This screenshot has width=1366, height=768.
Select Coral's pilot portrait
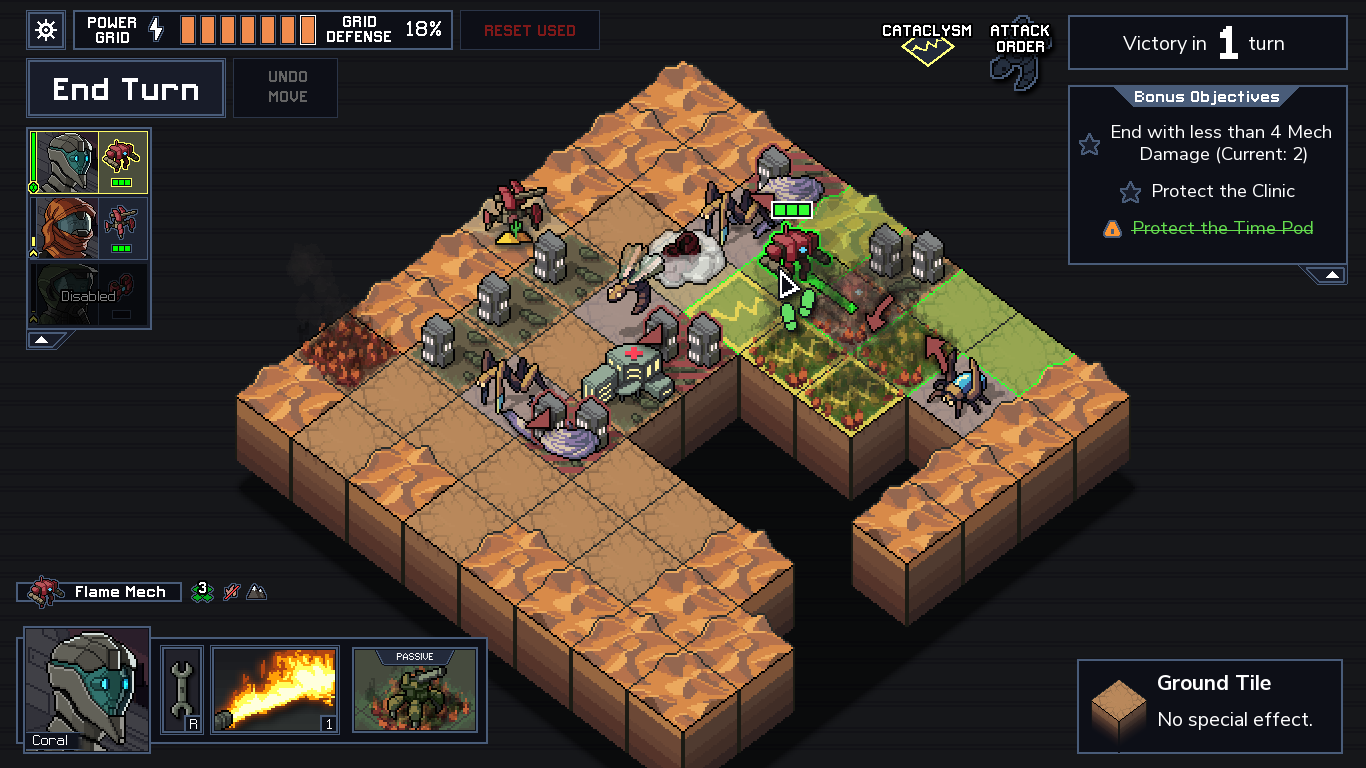[85, 690]
